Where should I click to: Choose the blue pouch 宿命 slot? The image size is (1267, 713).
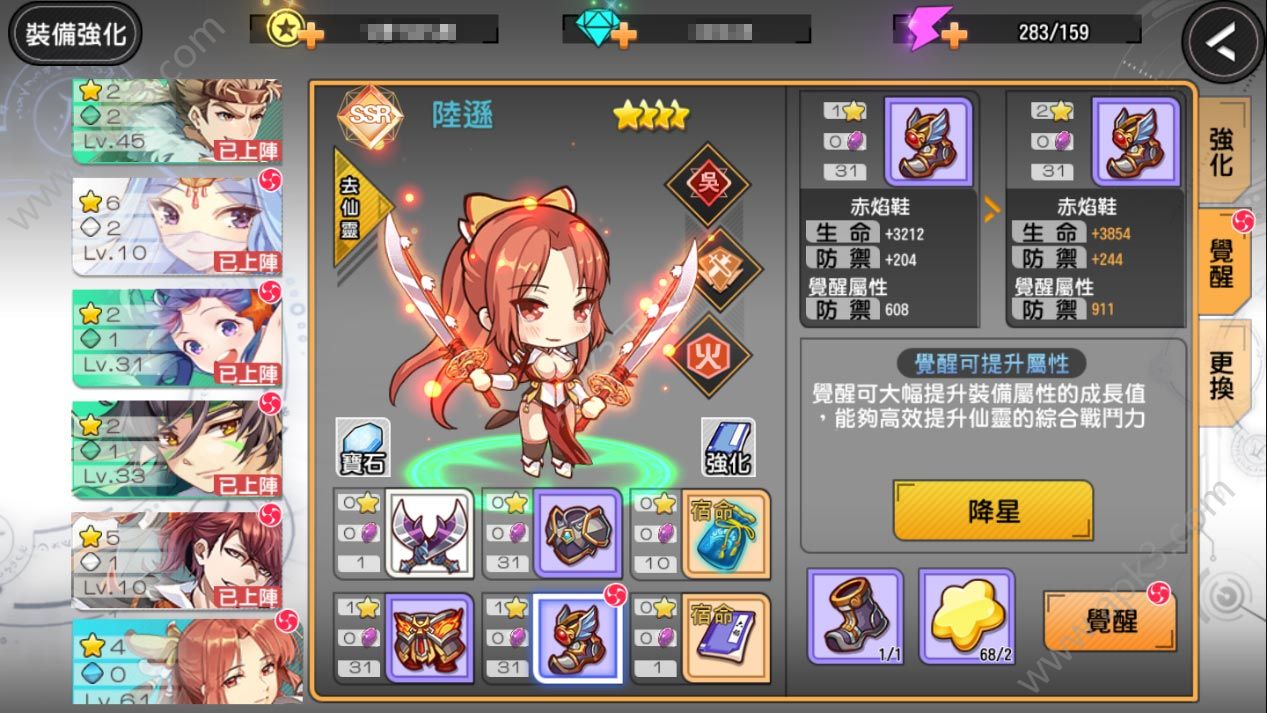click(727, 533)
